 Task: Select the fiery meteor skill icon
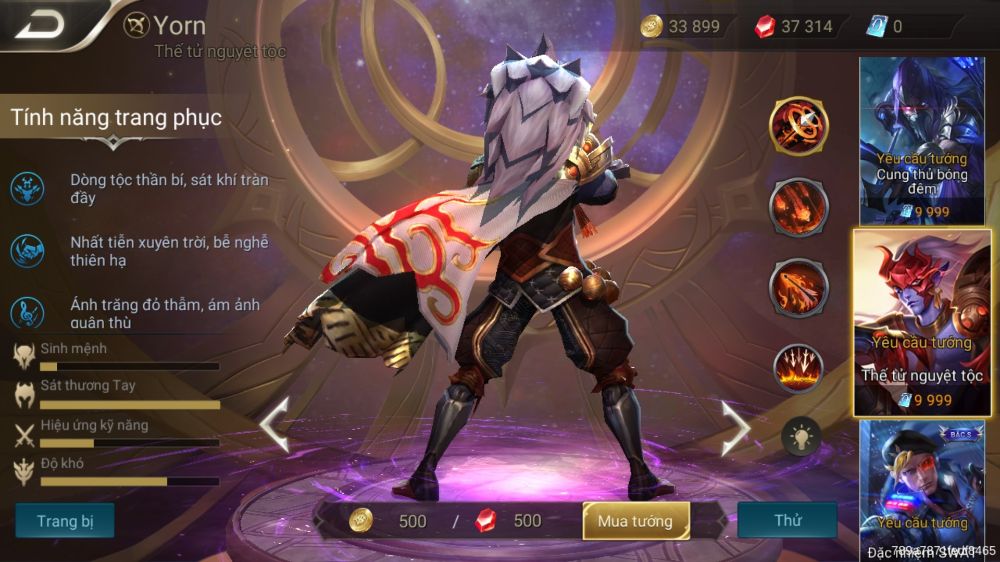[x=798, y=207]
